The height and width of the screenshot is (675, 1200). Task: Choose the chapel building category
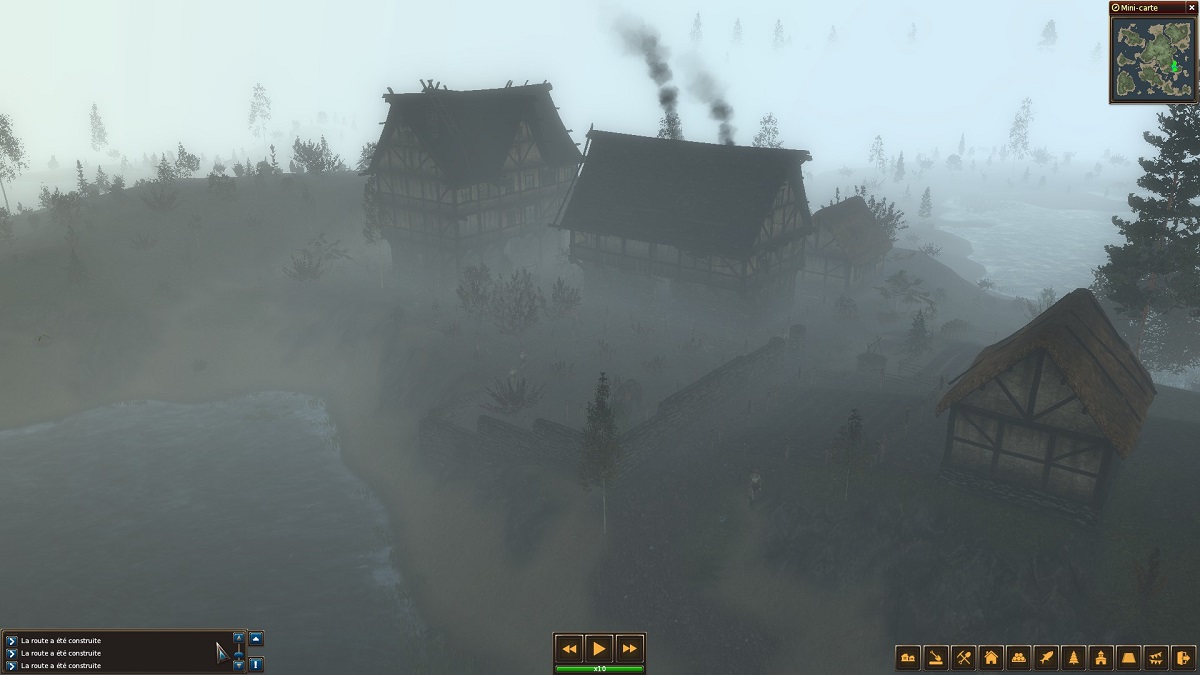[1101, 657]
